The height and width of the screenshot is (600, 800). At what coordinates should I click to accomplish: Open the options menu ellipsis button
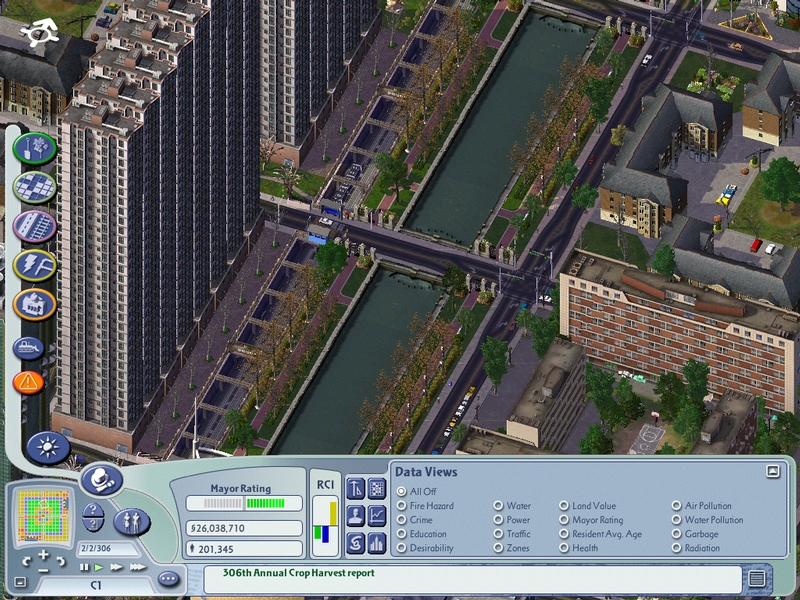[x=168, y=578]
